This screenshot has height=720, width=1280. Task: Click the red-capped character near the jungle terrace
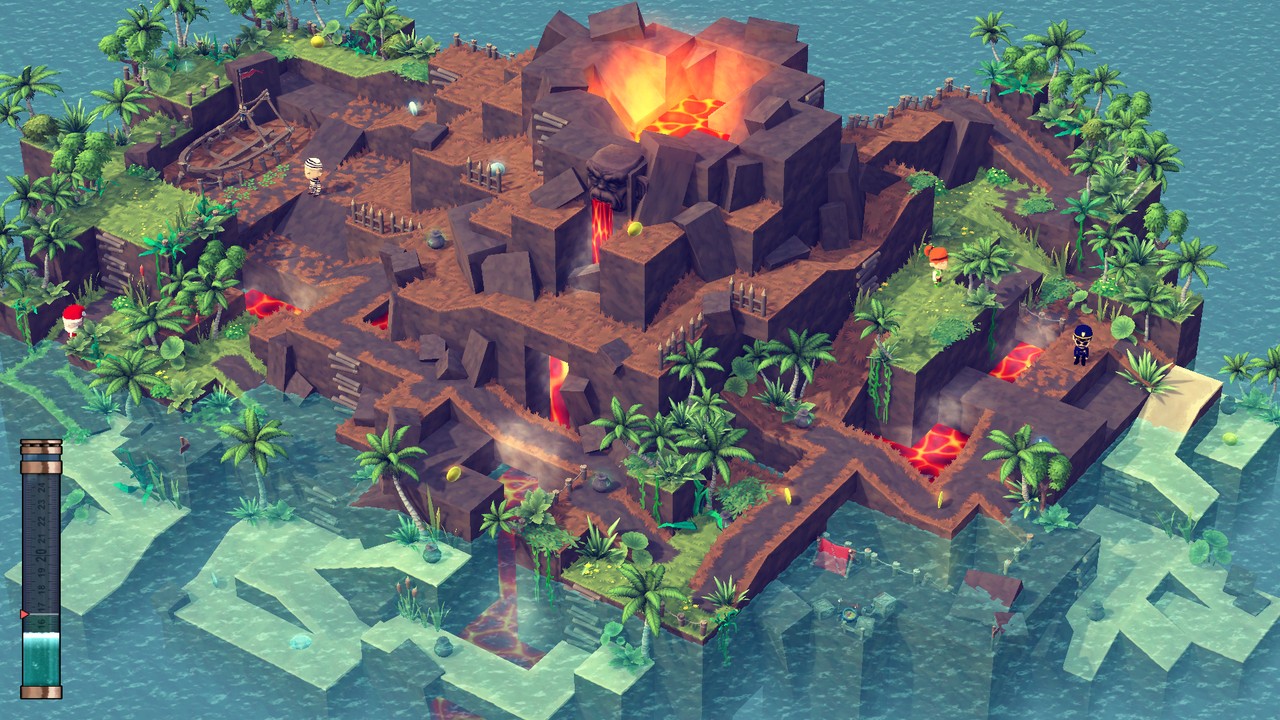point(939,265)
